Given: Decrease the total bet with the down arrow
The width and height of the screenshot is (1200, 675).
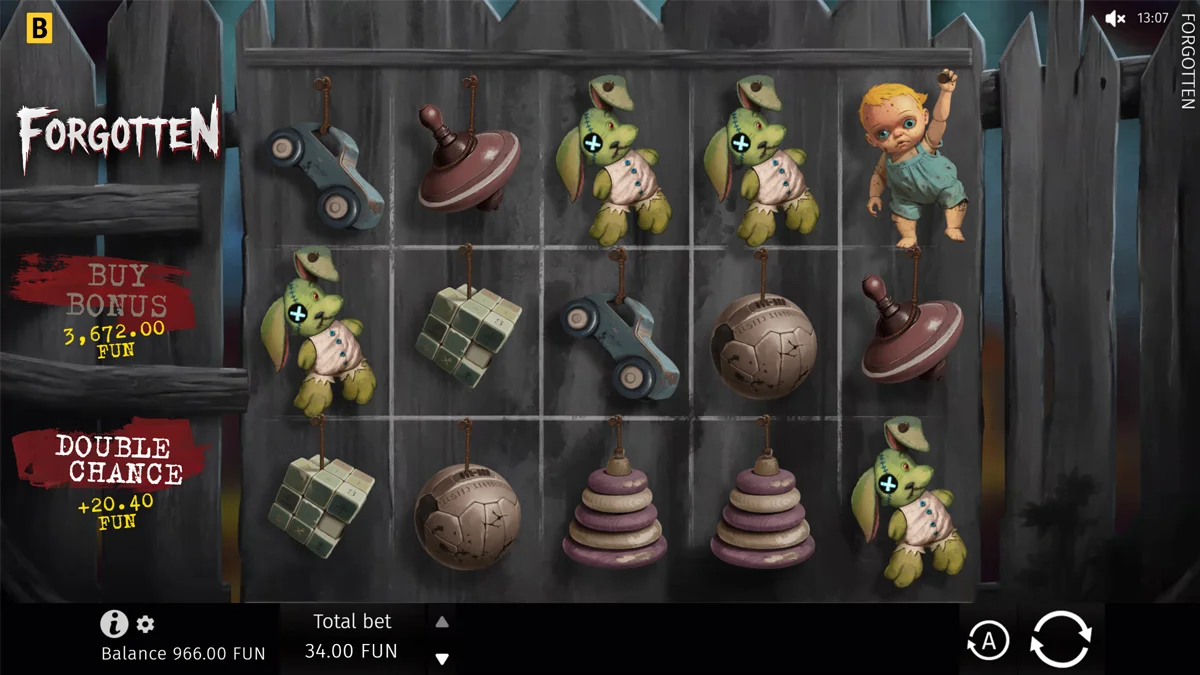Looking at the screenshot, I should point(442,659).
